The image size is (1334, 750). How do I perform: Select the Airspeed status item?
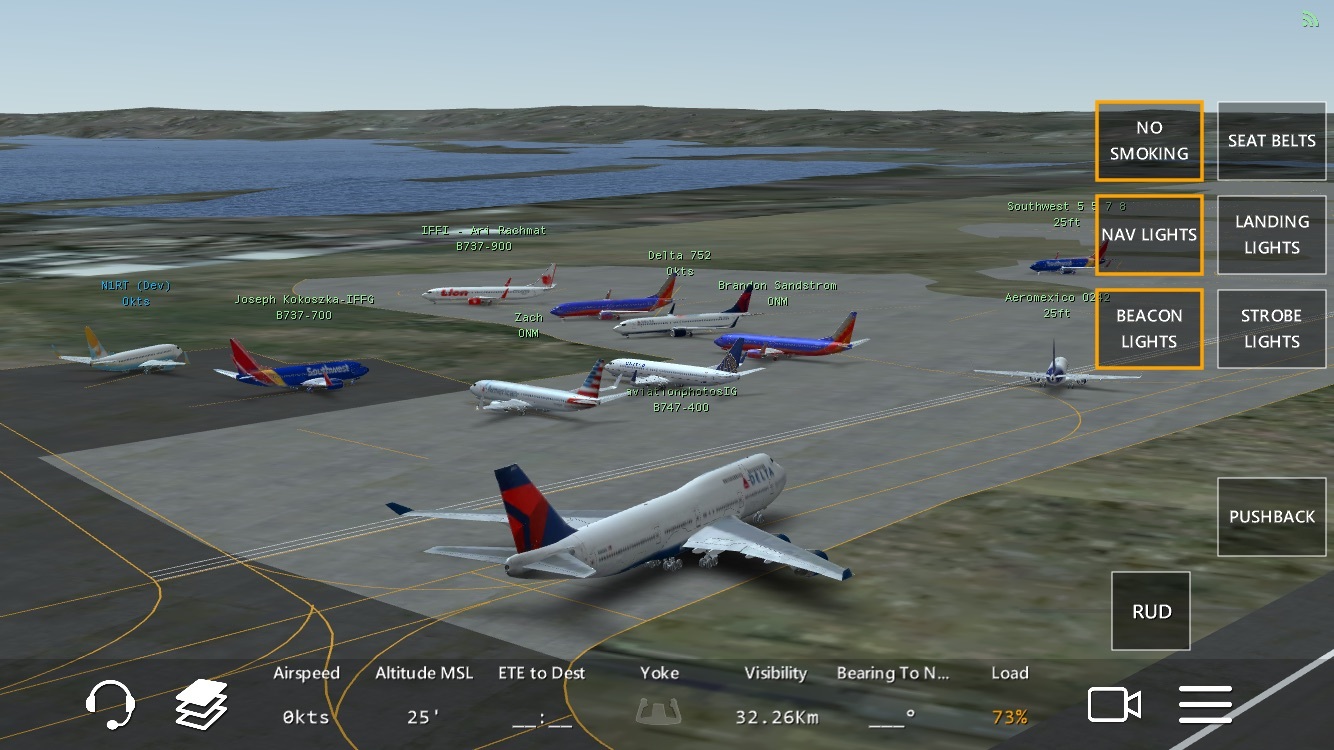(x=306, y=696)
